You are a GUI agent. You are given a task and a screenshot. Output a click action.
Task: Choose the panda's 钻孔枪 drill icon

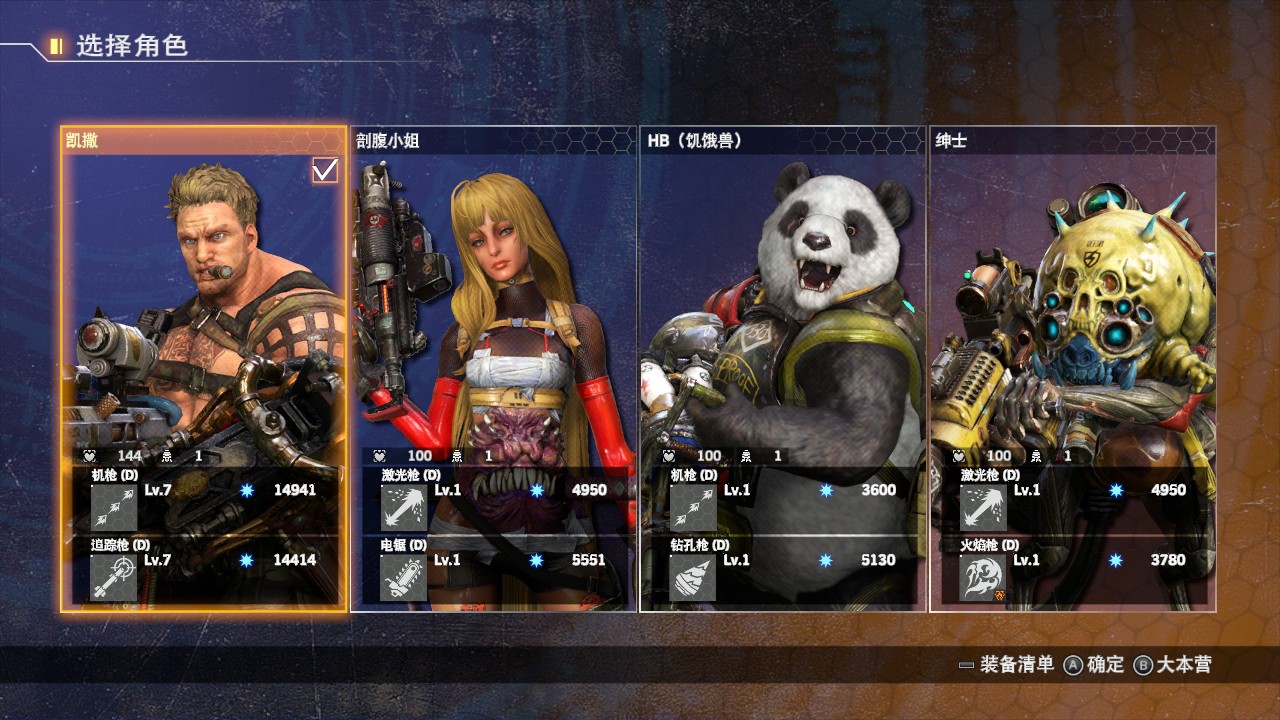693,577
